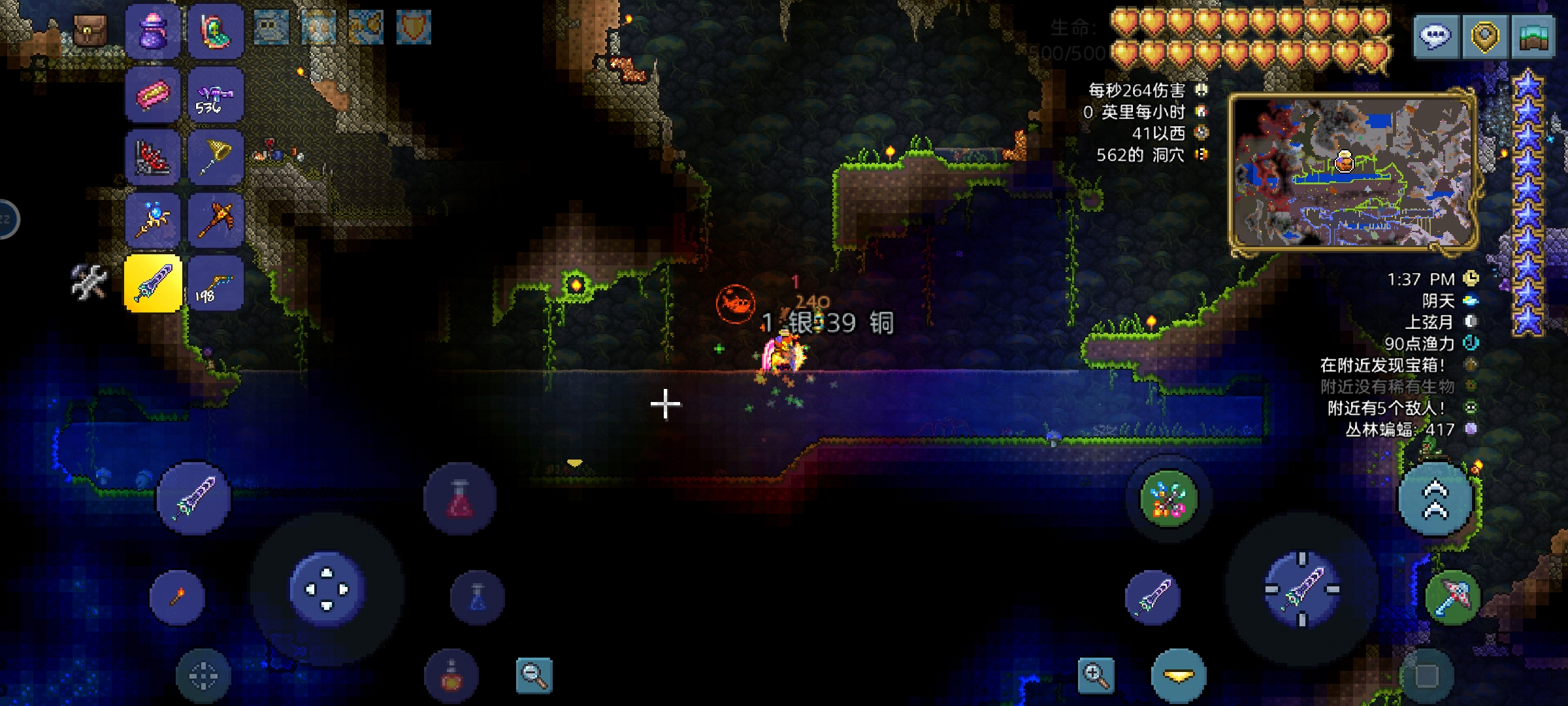Click the cave minimap
Screen dimensions: 1568x706
pyautogui.click(x=1352, y=171)
